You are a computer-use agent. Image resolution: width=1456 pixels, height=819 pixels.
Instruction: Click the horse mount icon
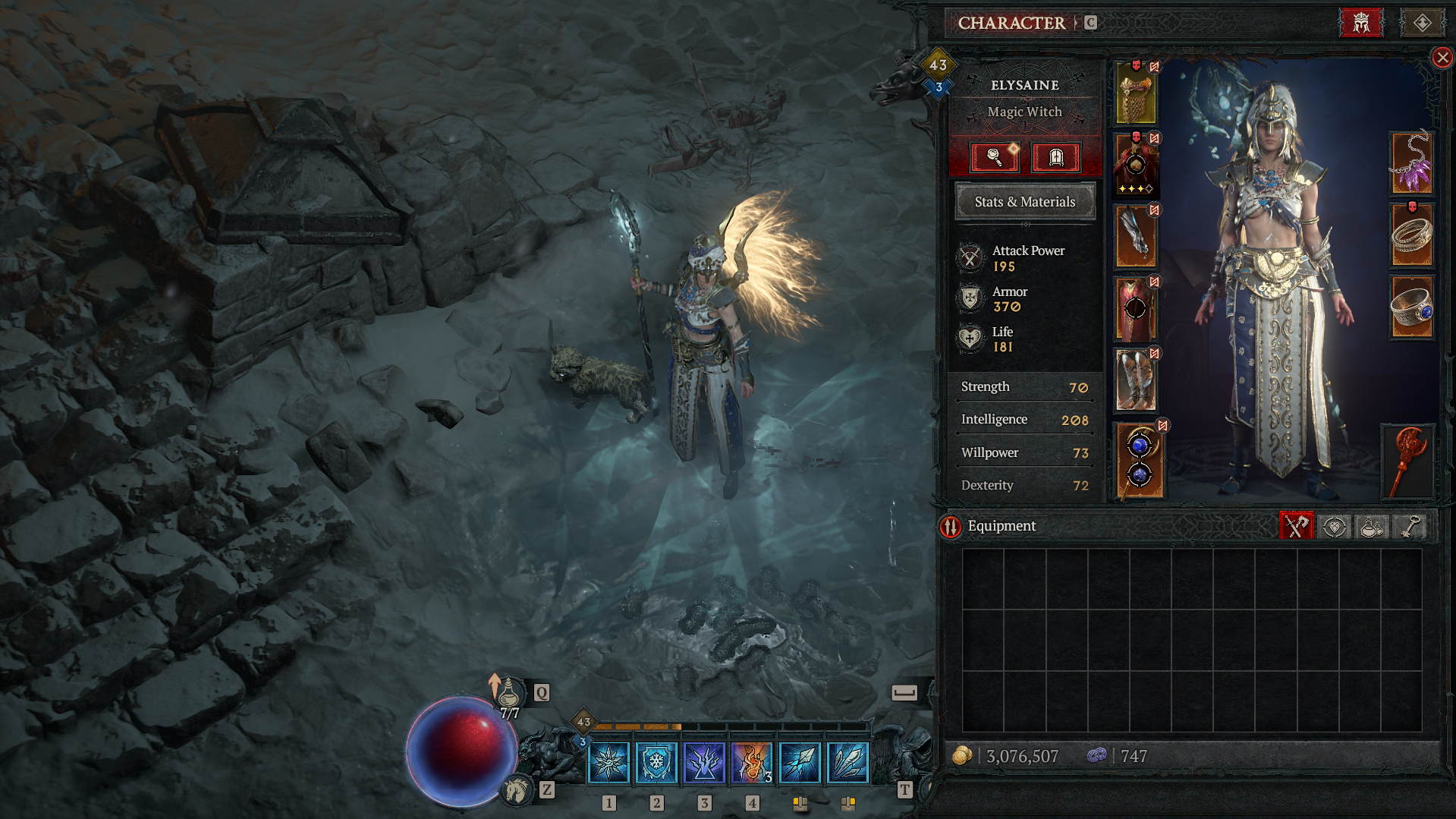coord(517,790)
